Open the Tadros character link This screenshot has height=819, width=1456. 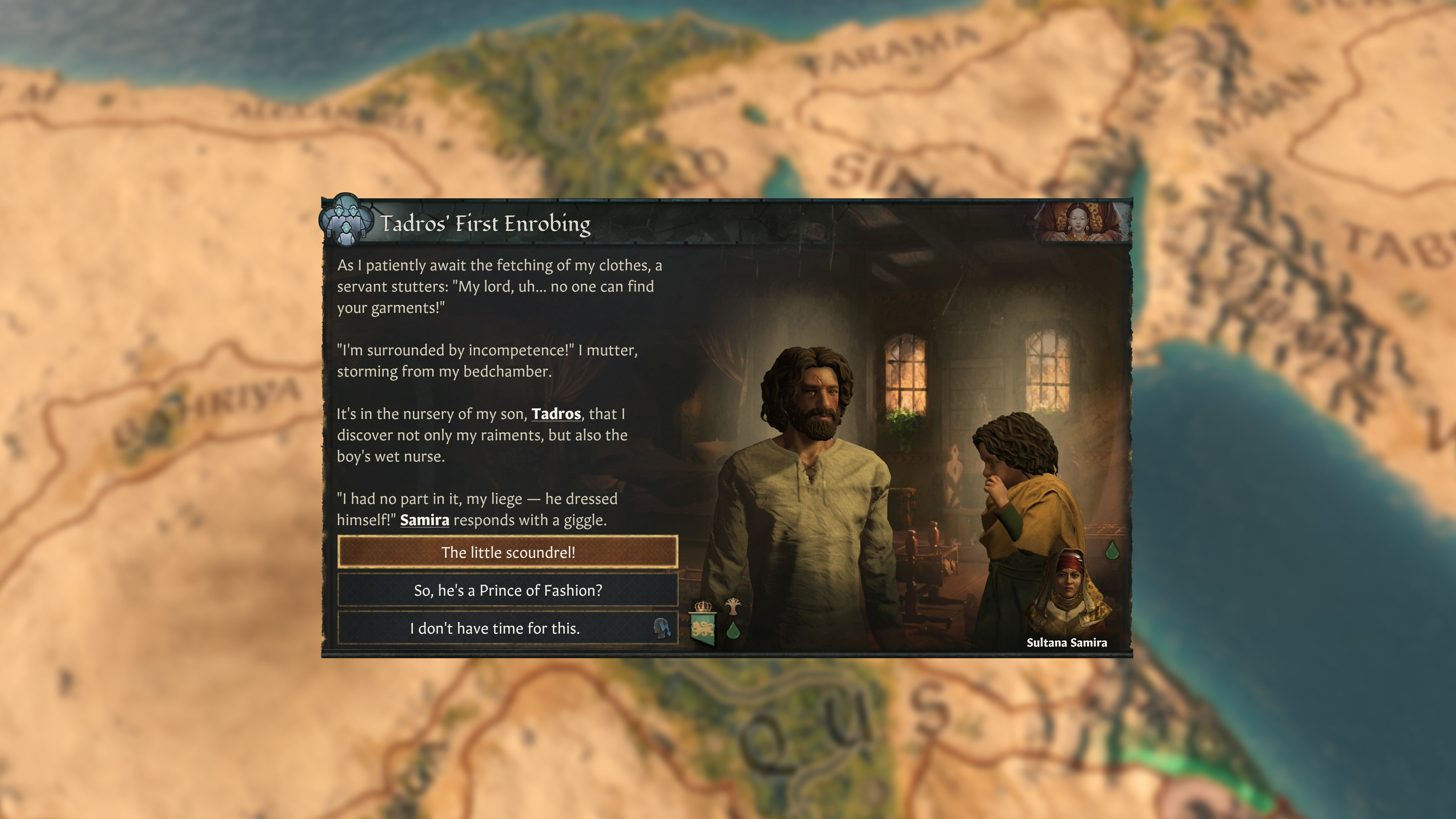556,414
